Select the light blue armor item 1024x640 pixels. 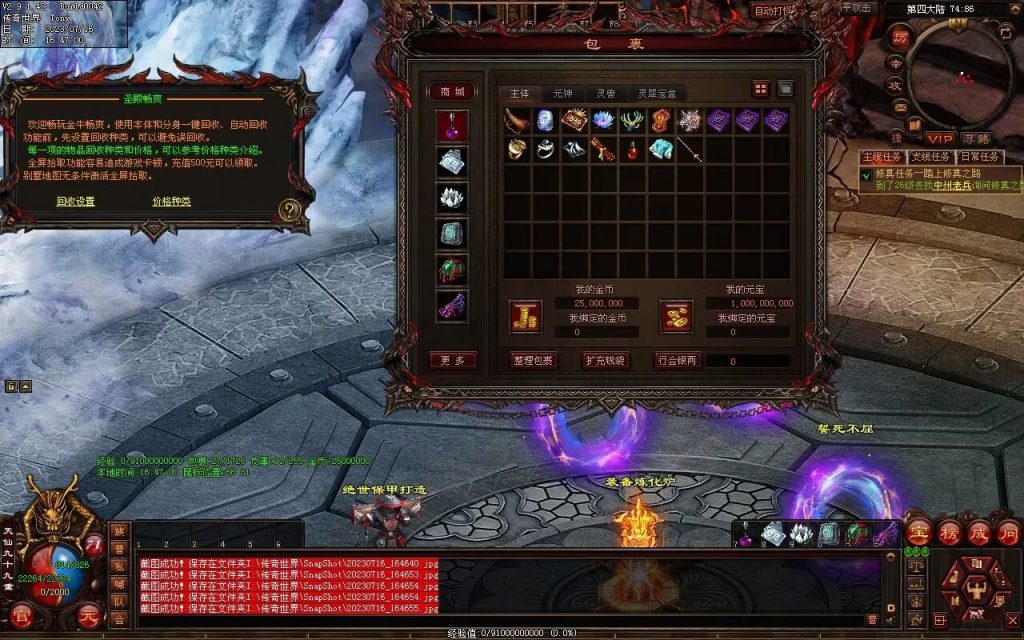coord(661,150)
